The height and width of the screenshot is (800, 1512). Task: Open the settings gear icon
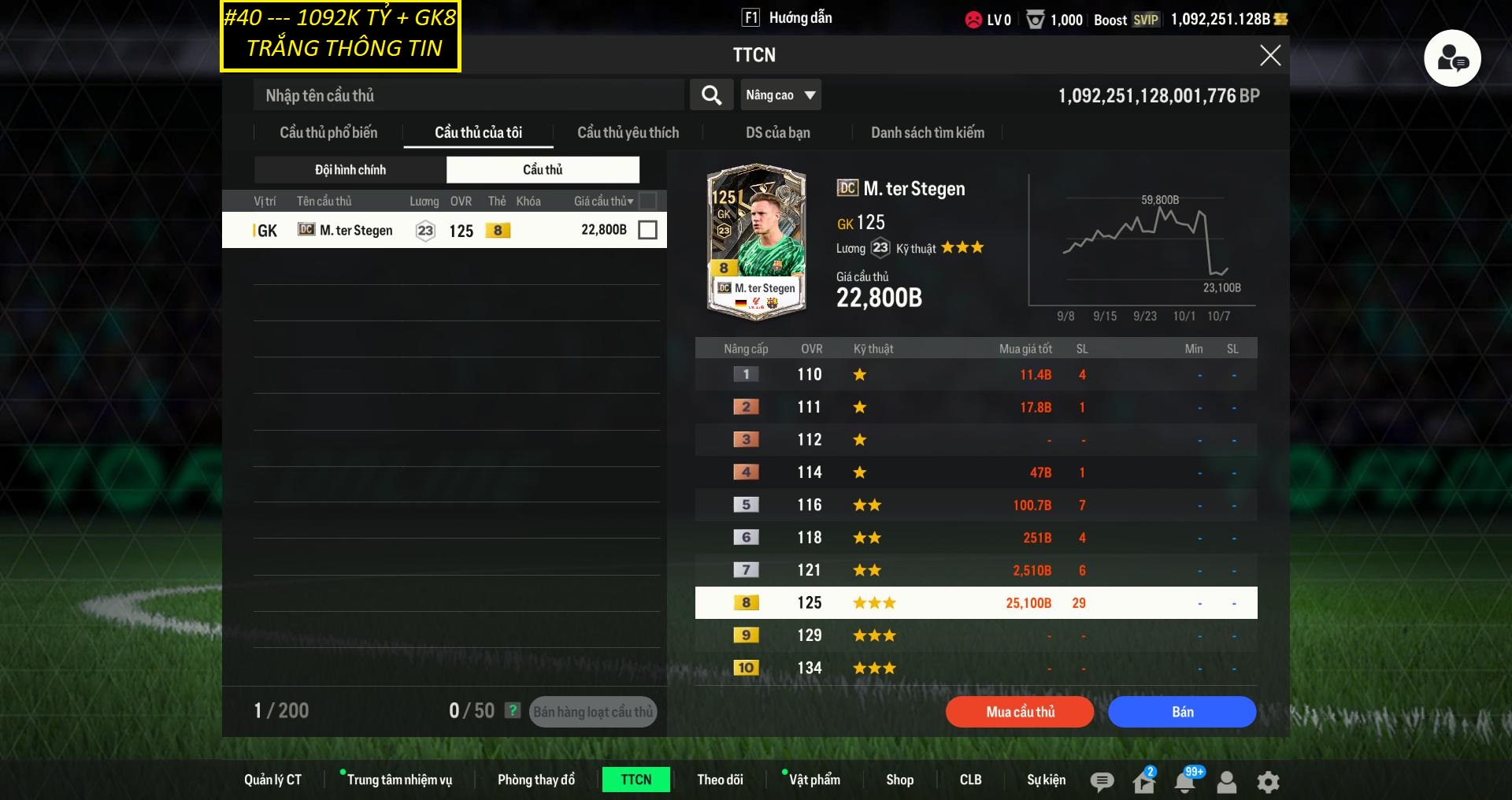(x=1268, y=781)
